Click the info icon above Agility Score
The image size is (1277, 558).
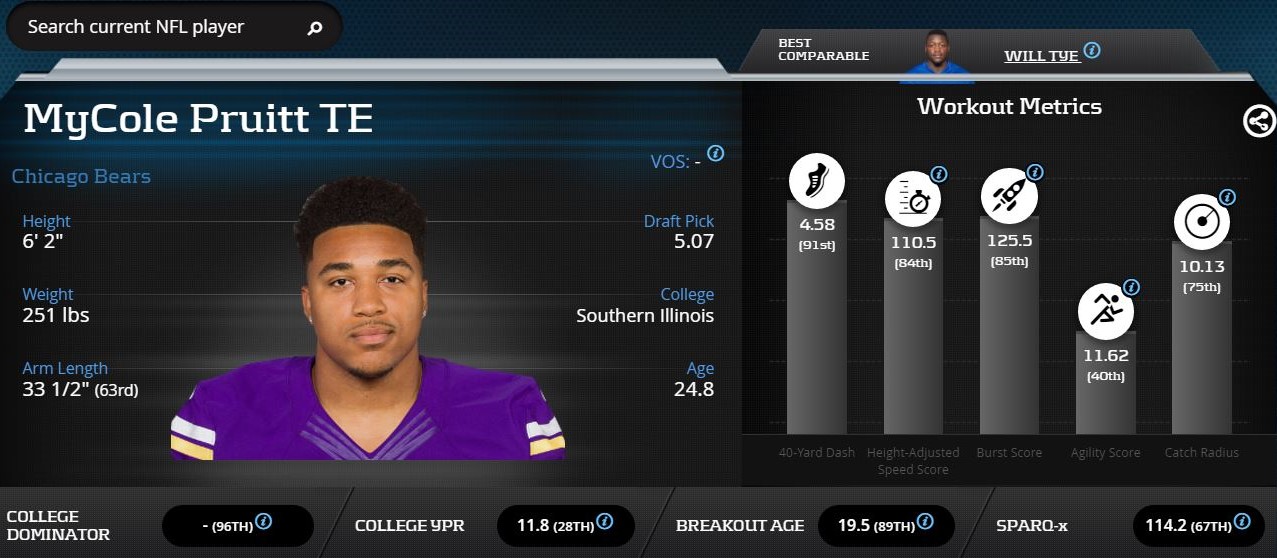(x=1131, y=287)
